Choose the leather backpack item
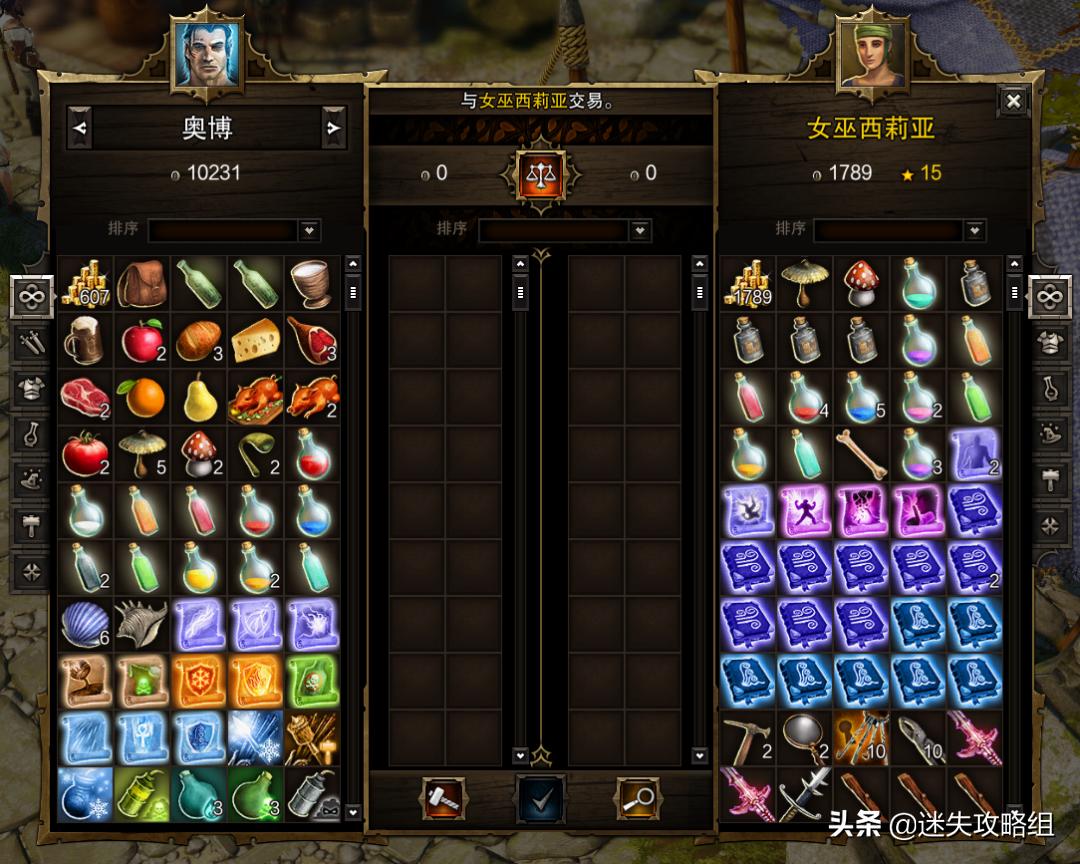The width and height of the screenshot is (1080, 864). [x=142, y=284]
